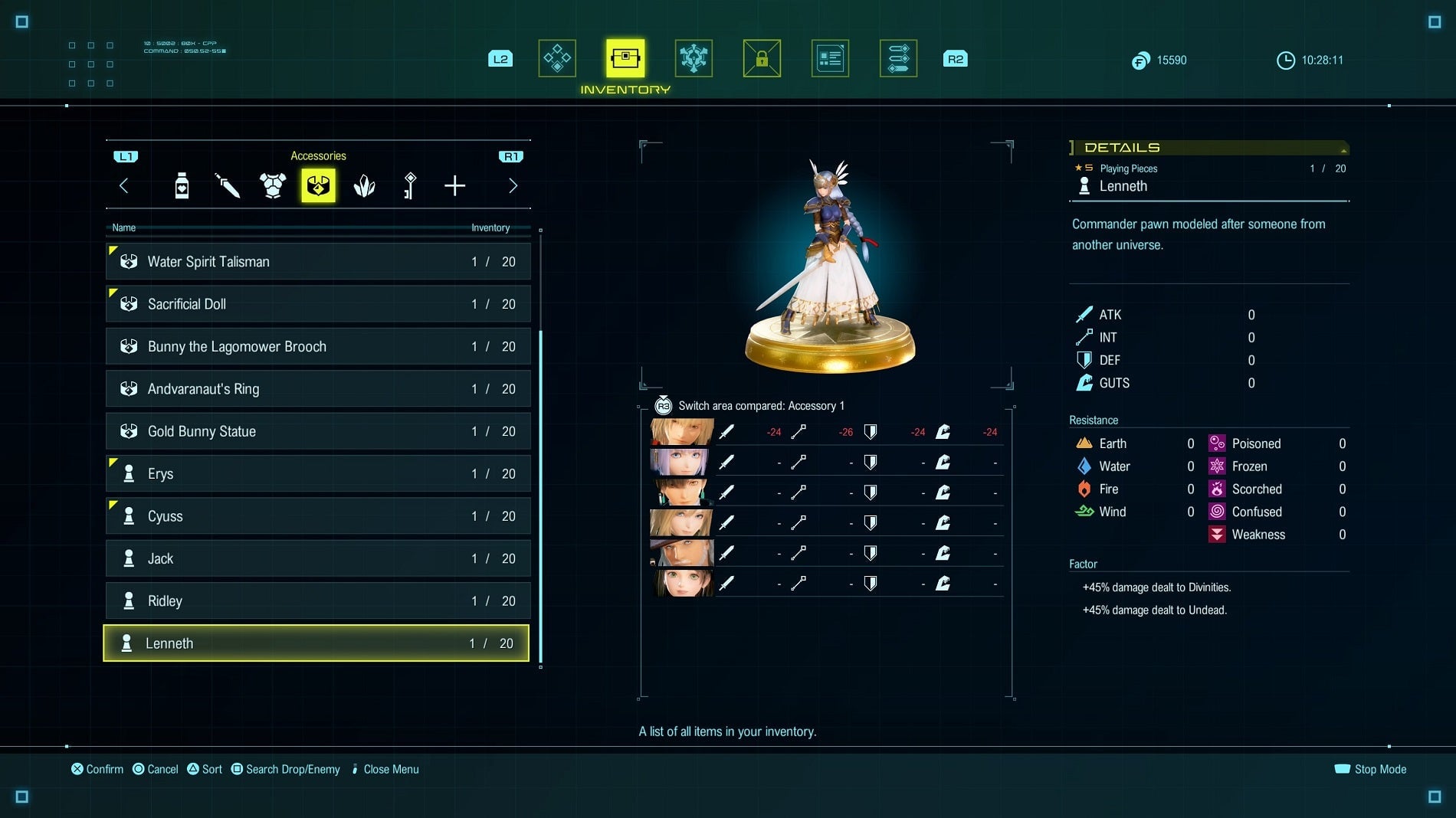Select the weapons category icon

(227, 185)
